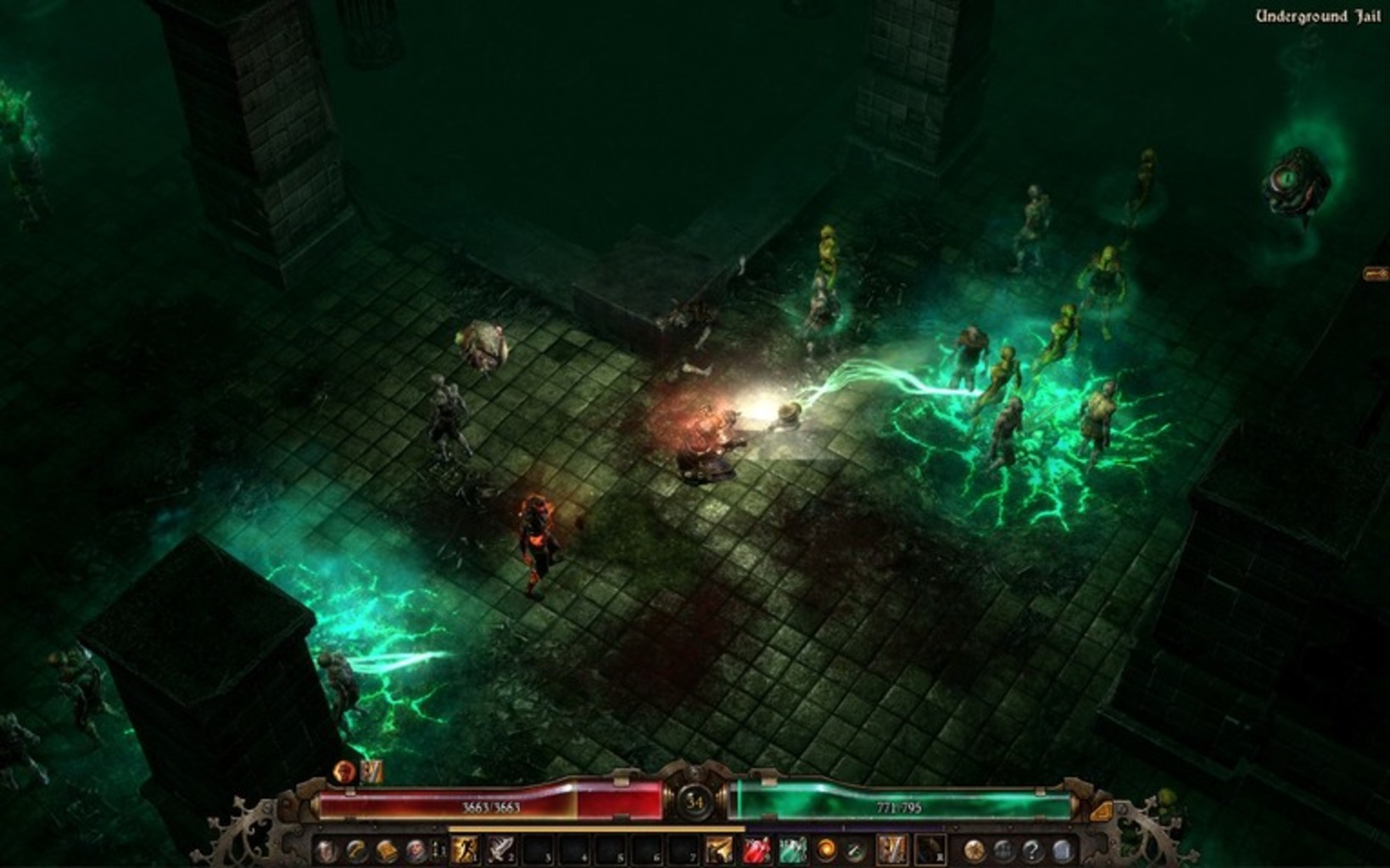
Task: Open the orange swirl rift portal button
Action: point(826,849)
